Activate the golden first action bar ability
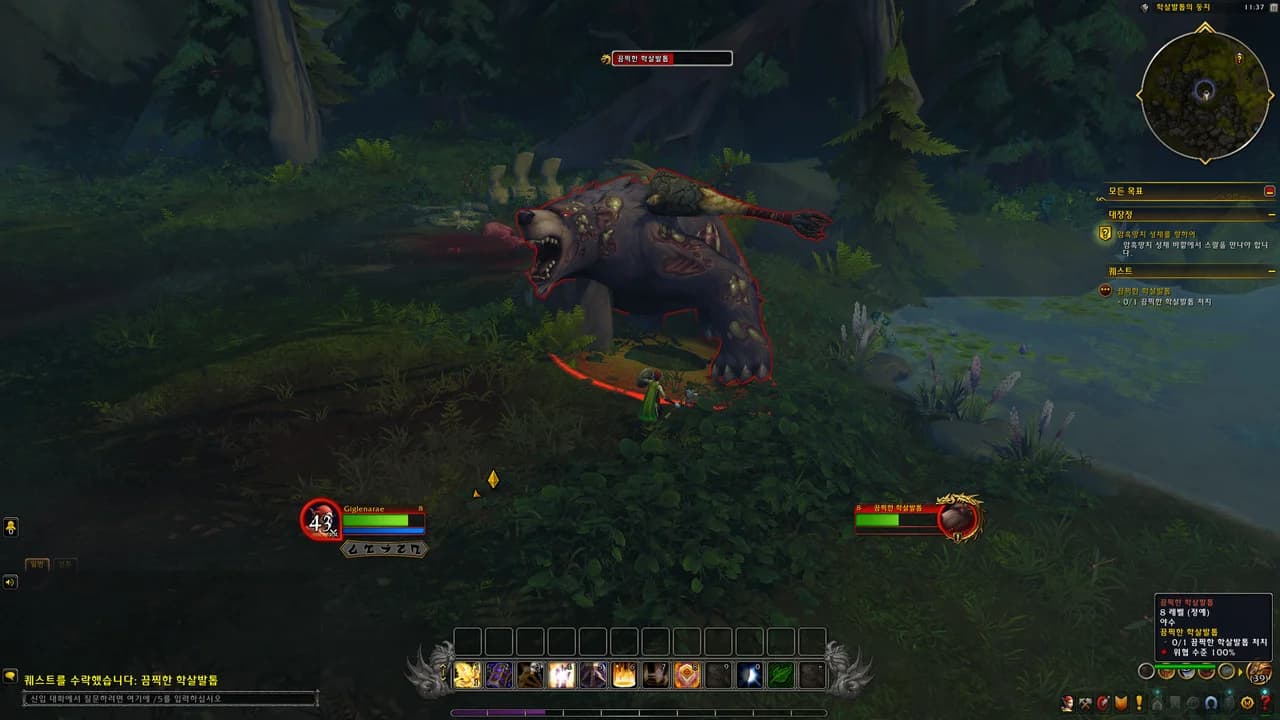The height and width of the screenshot is (720, 1280). 468,676
